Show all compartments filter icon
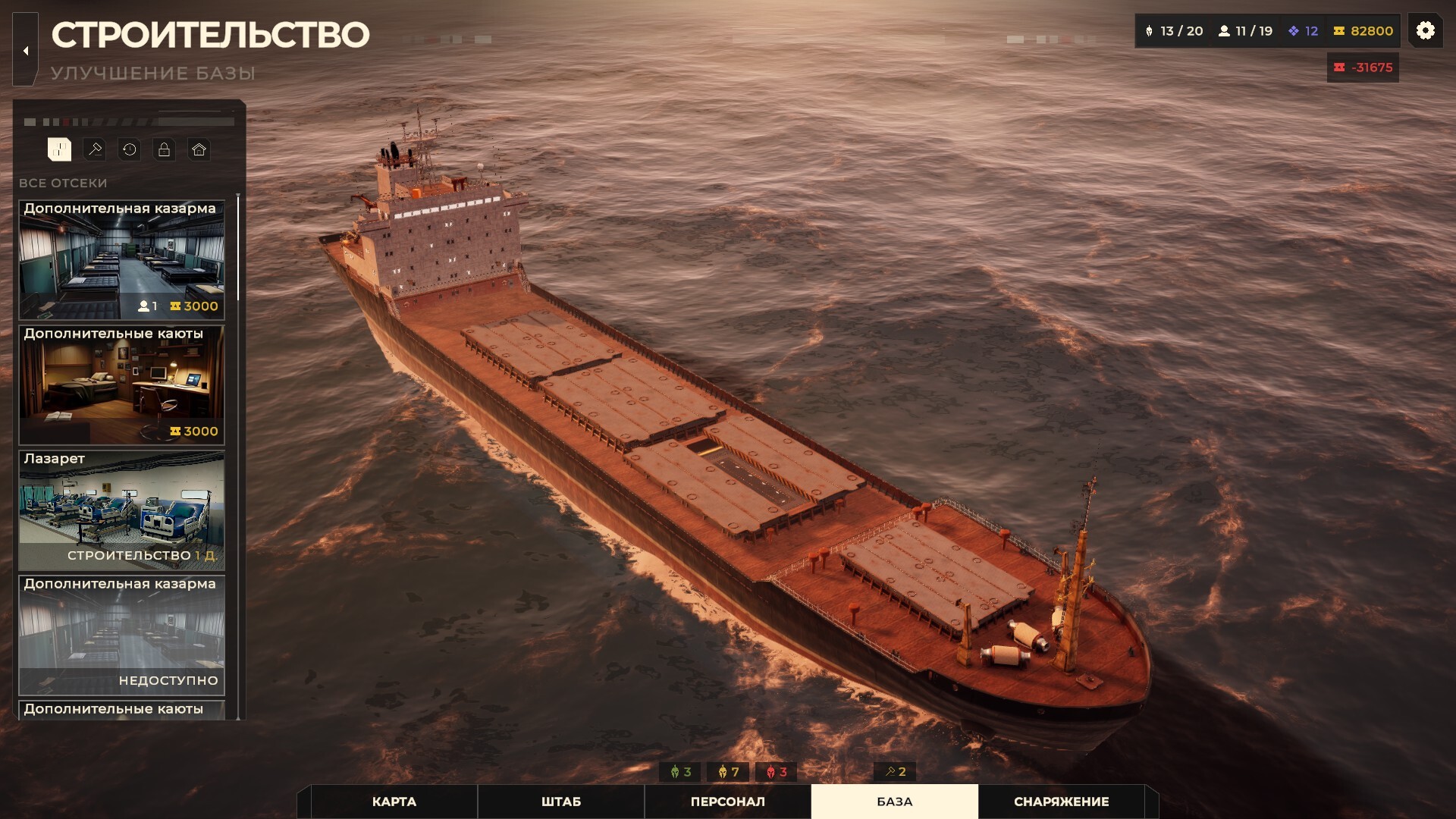1456x819 pixels. [59, 149]
